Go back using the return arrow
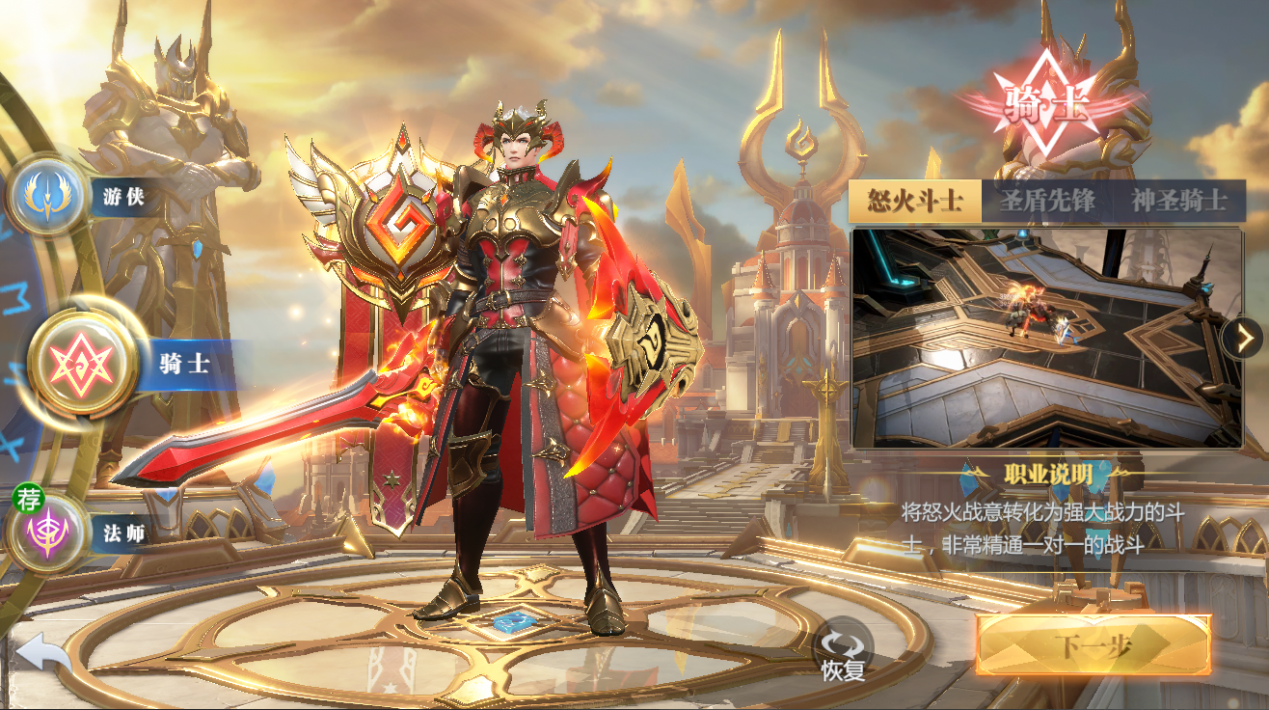 (42, 655)
